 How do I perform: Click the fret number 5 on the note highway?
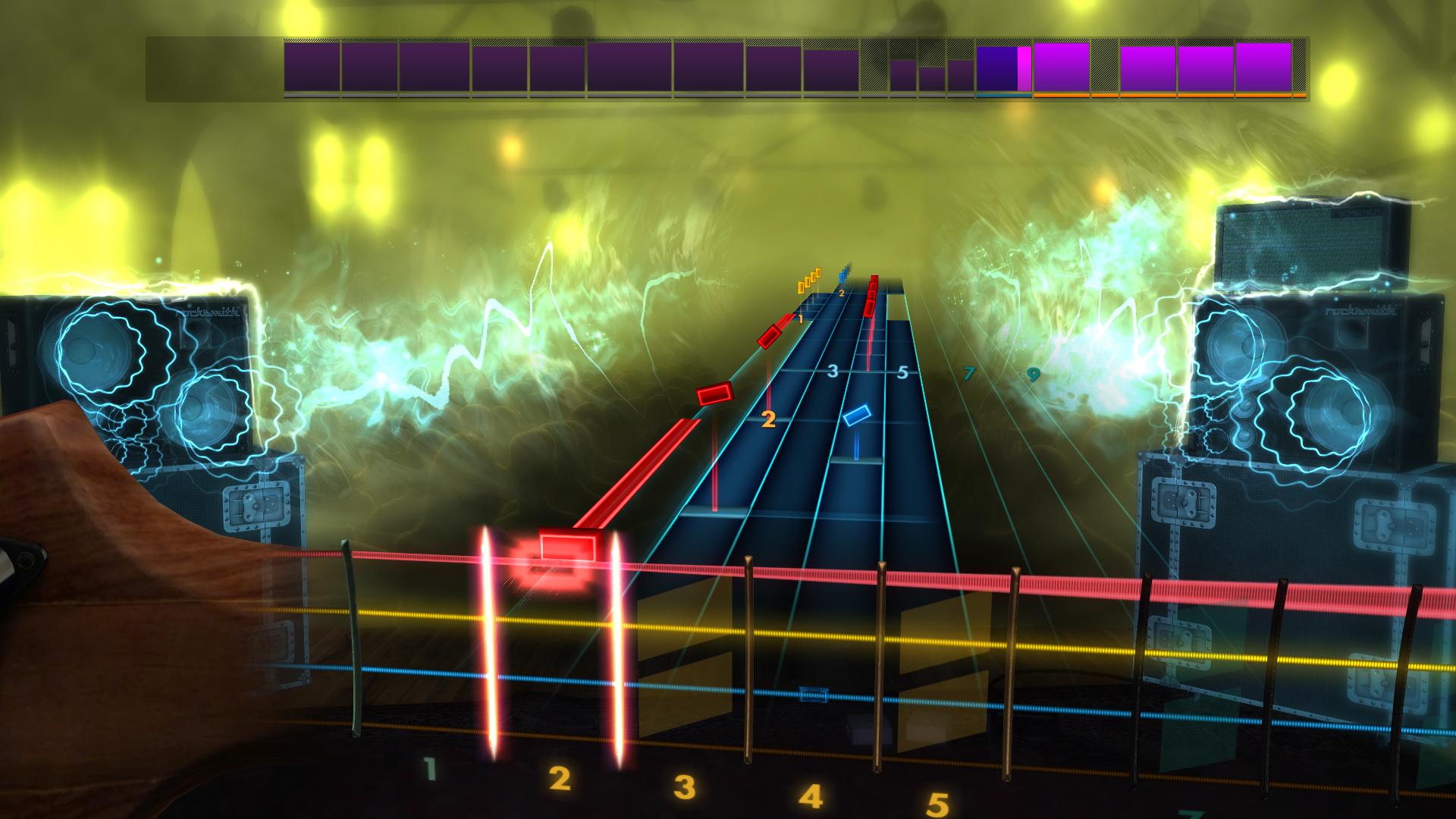pyautogui.click(x=902, y=372)
